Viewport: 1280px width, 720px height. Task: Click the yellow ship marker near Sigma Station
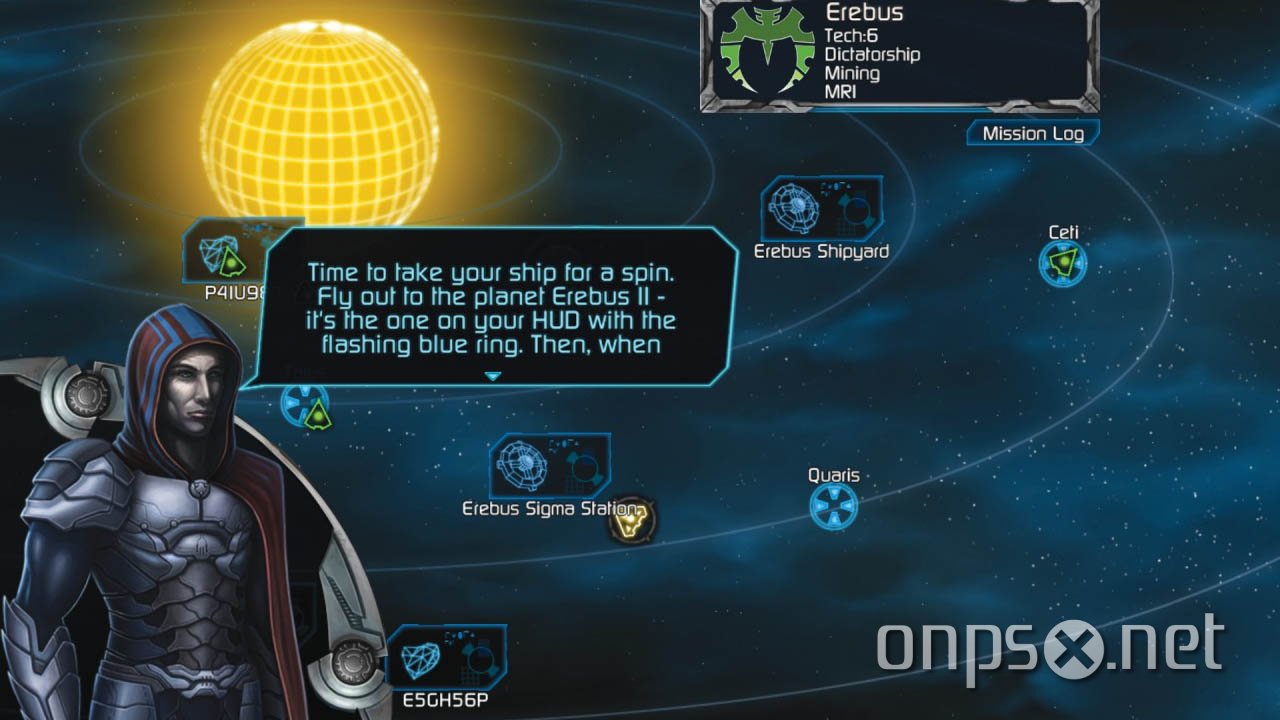coord(630,517)
